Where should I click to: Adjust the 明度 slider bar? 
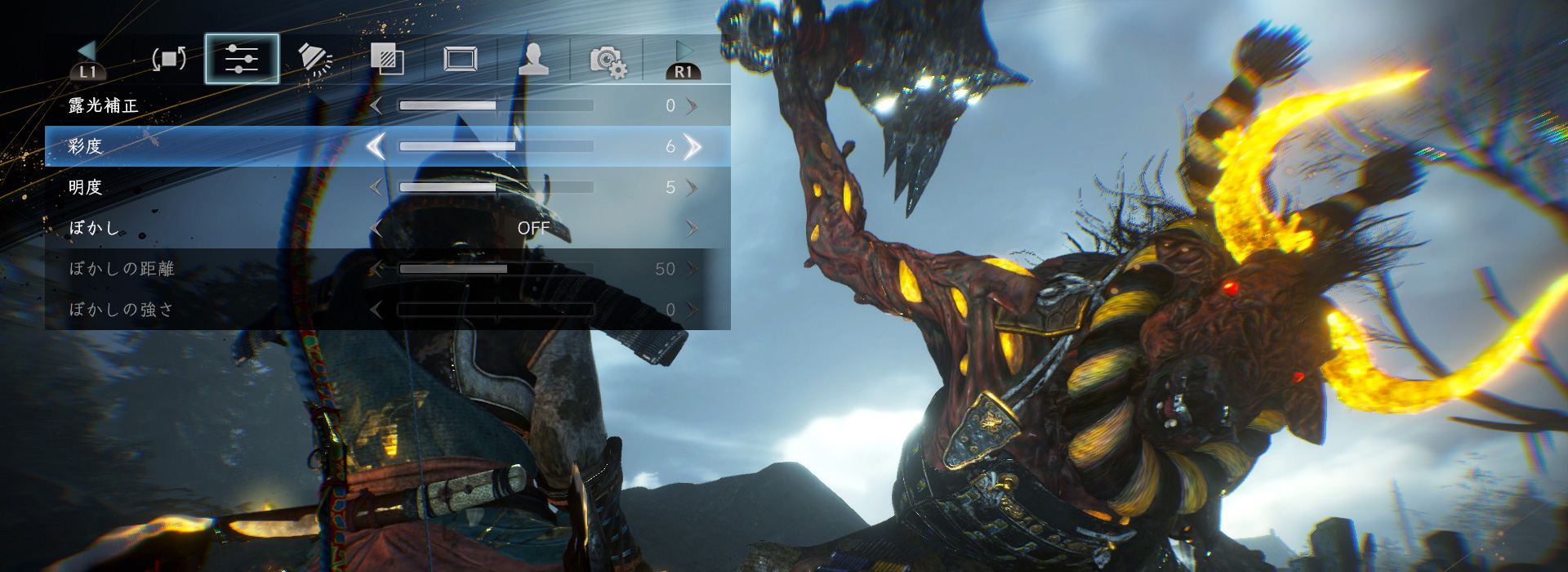(496, 187)
